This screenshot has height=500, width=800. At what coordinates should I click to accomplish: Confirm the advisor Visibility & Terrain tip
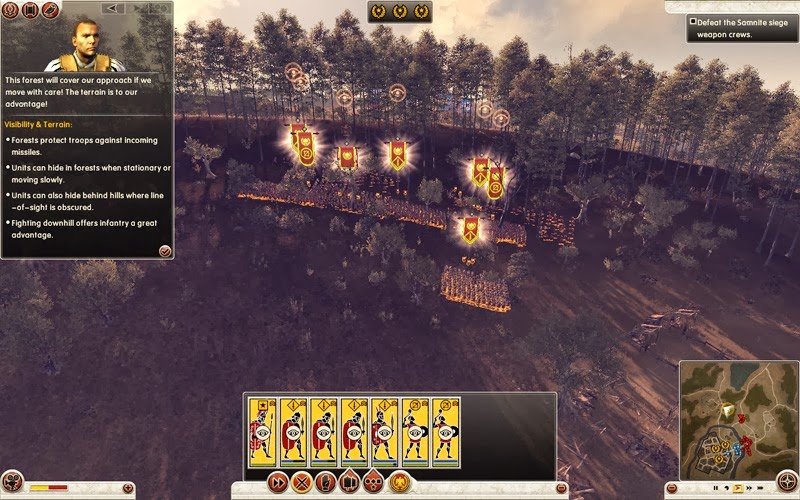coord(164,250)
